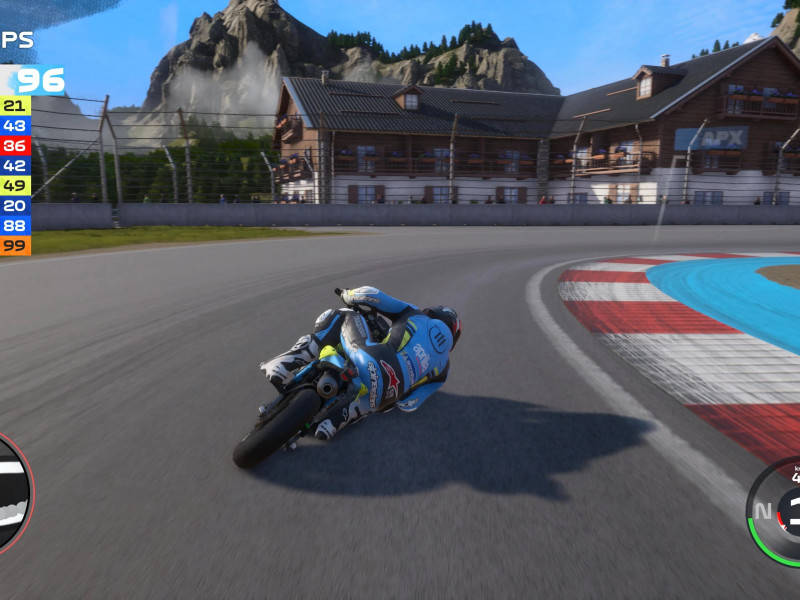Choose rider 43 standings row

[x=15, y=125]
